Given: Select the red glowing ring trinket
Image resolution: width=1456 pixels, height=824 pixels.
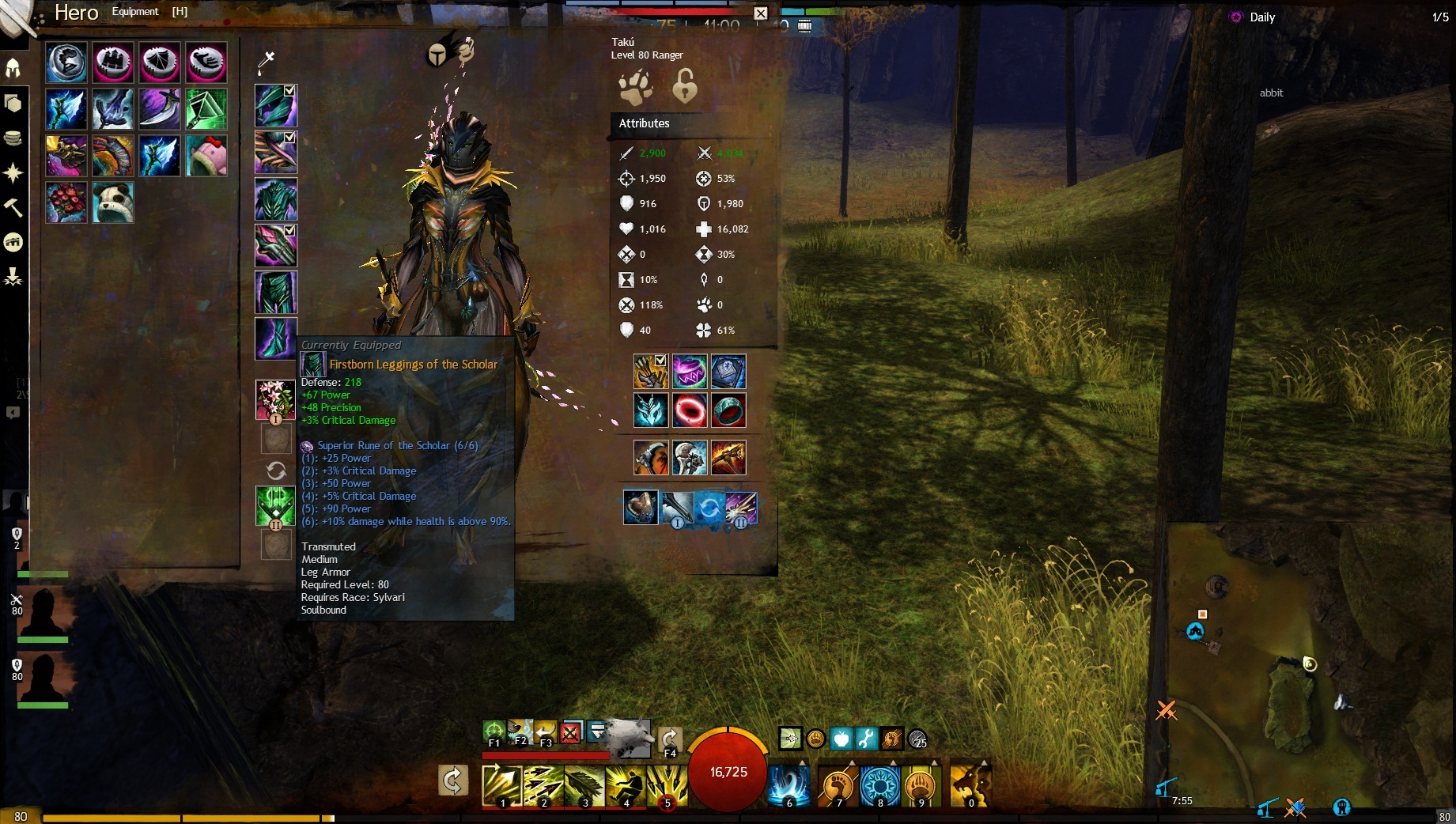Looking at the screenshot, I should click(689, 410).
